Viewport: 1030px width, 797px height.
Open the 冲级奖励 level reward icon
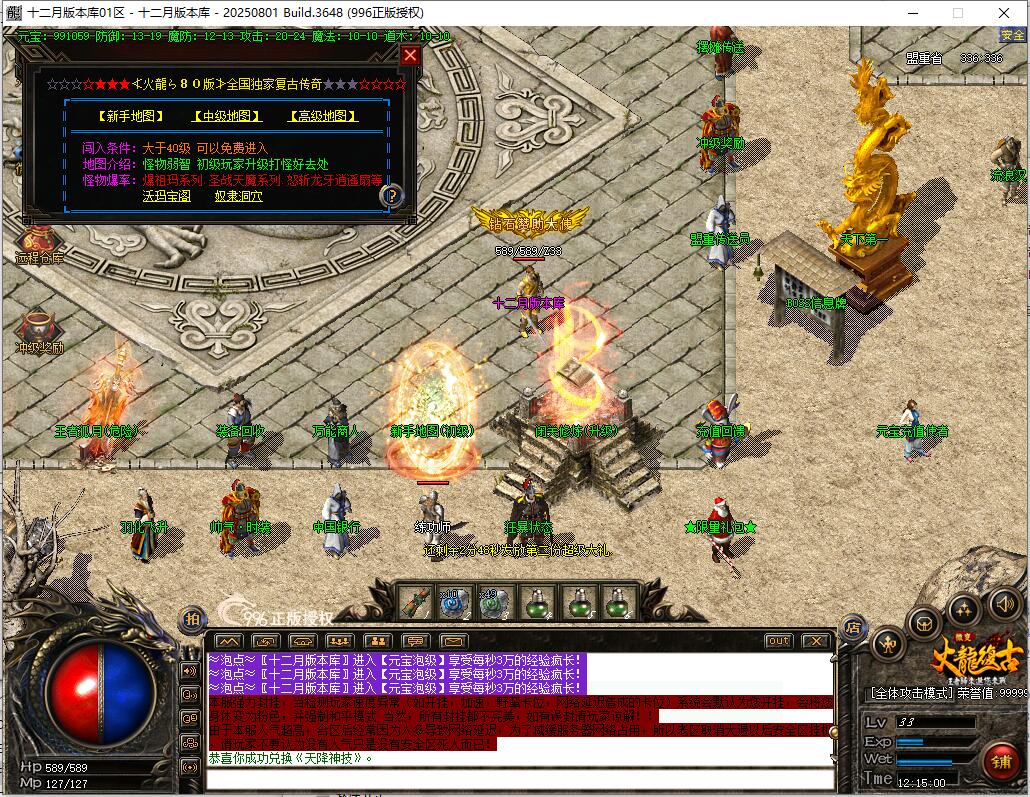pyautogui.click(x=39, y=330)
